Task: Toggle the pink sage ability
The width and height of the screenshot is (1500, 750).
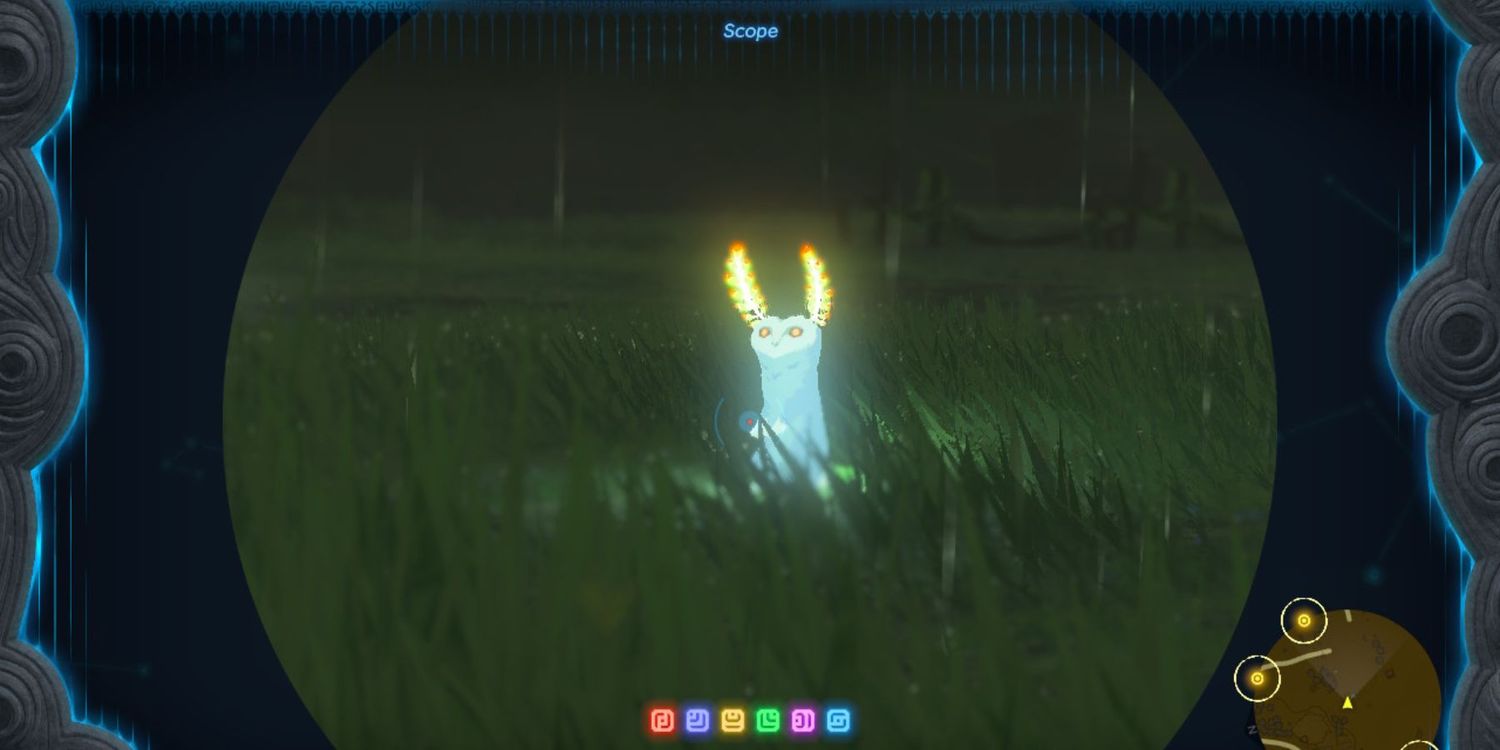Action: 803,720
